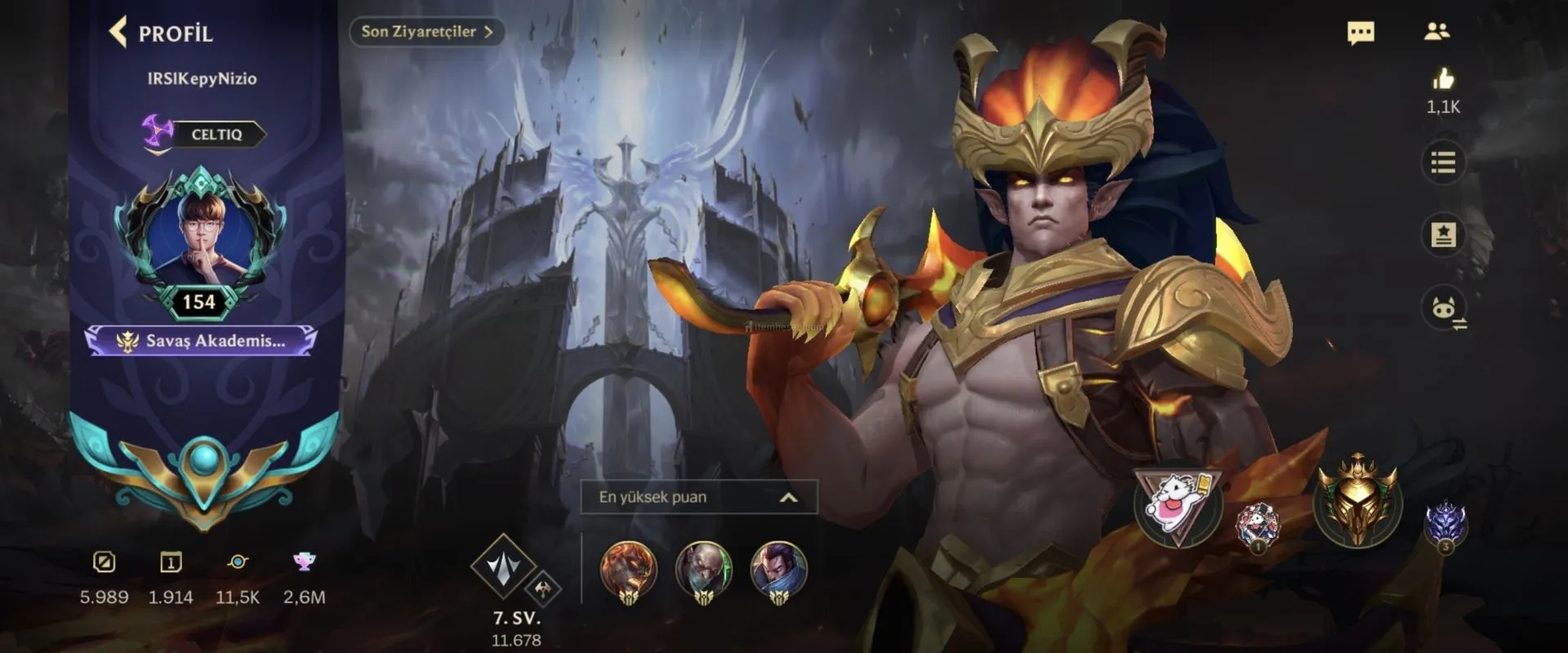Go back using the Profil arrow
The width and height of the screenshot is (1568, 653).
click(119, 32)
